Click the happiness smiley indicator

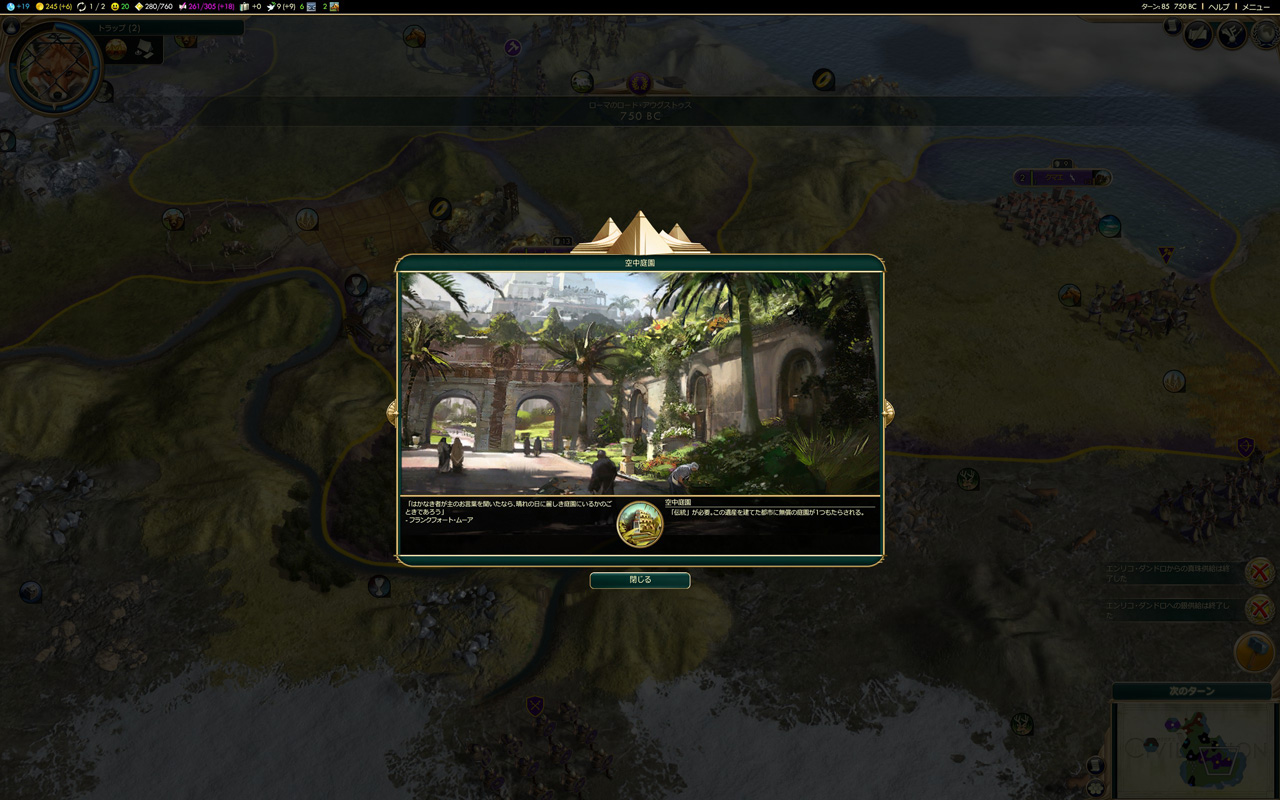pos(120,6)
